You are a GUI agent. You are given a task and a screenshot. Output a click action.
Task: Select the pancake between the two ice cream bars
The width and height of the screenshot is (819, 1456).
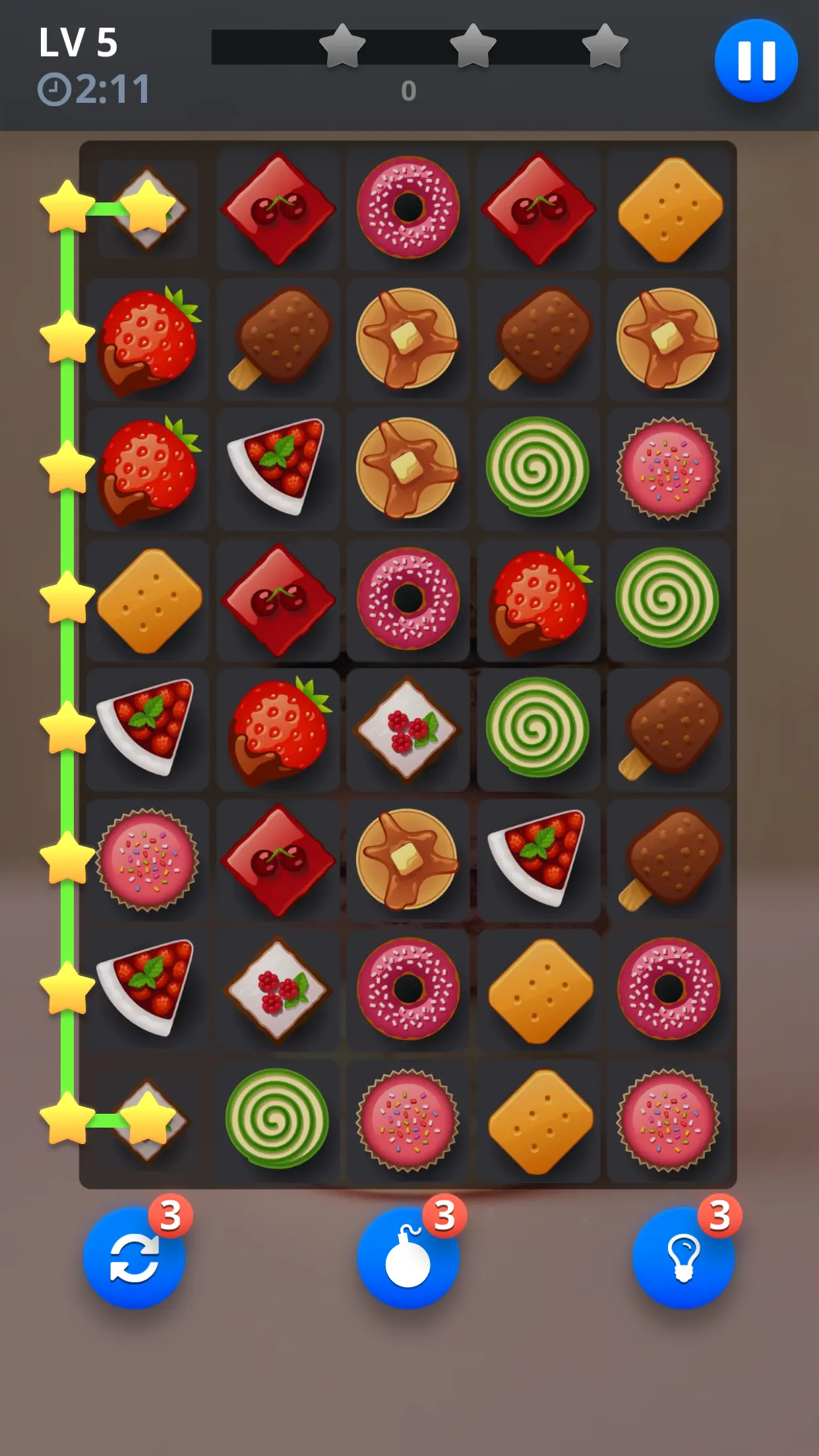point(407,339)
